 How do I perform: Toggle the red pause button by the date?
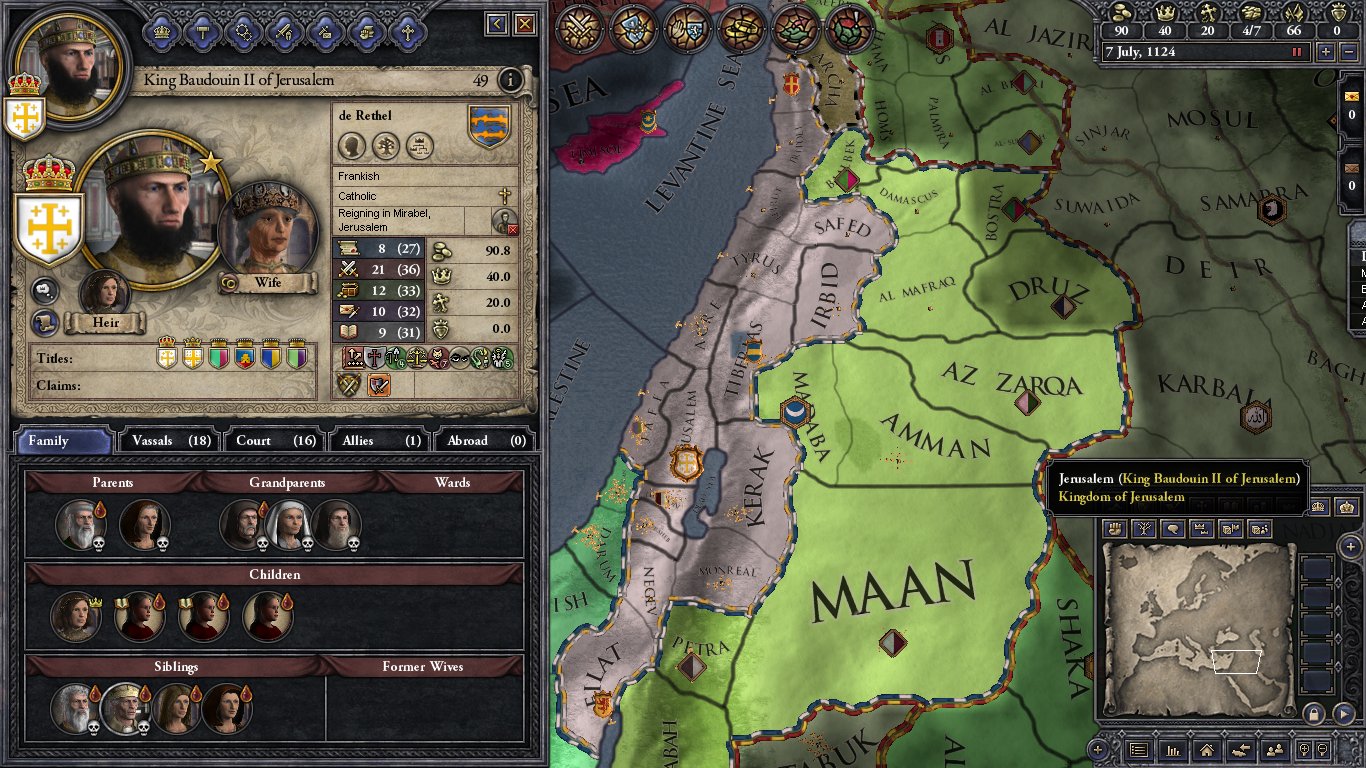(x=1298, y=52)
